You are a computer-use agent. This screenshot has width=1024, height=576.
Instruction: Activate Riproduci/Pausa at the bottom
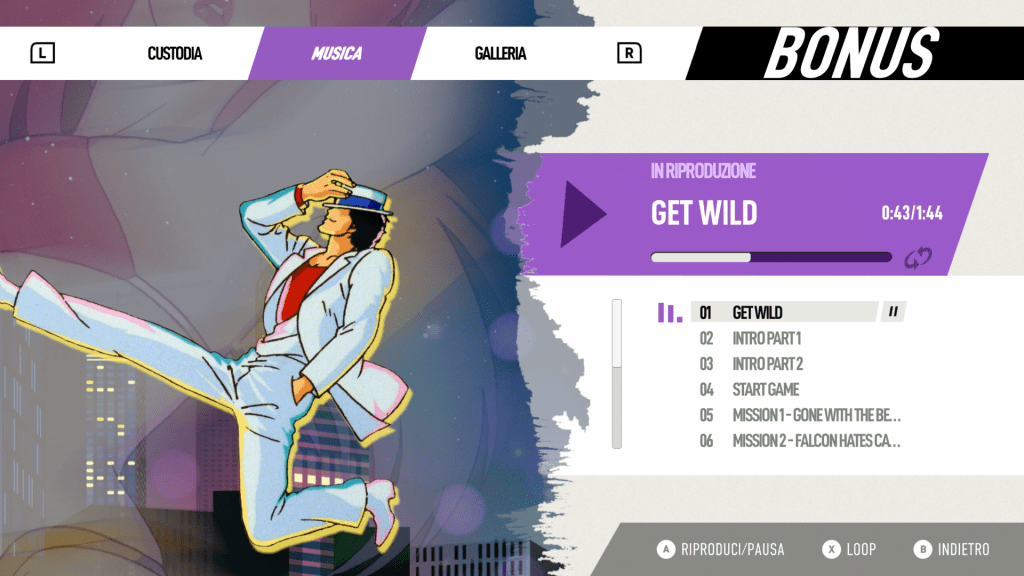pos(721,549)
